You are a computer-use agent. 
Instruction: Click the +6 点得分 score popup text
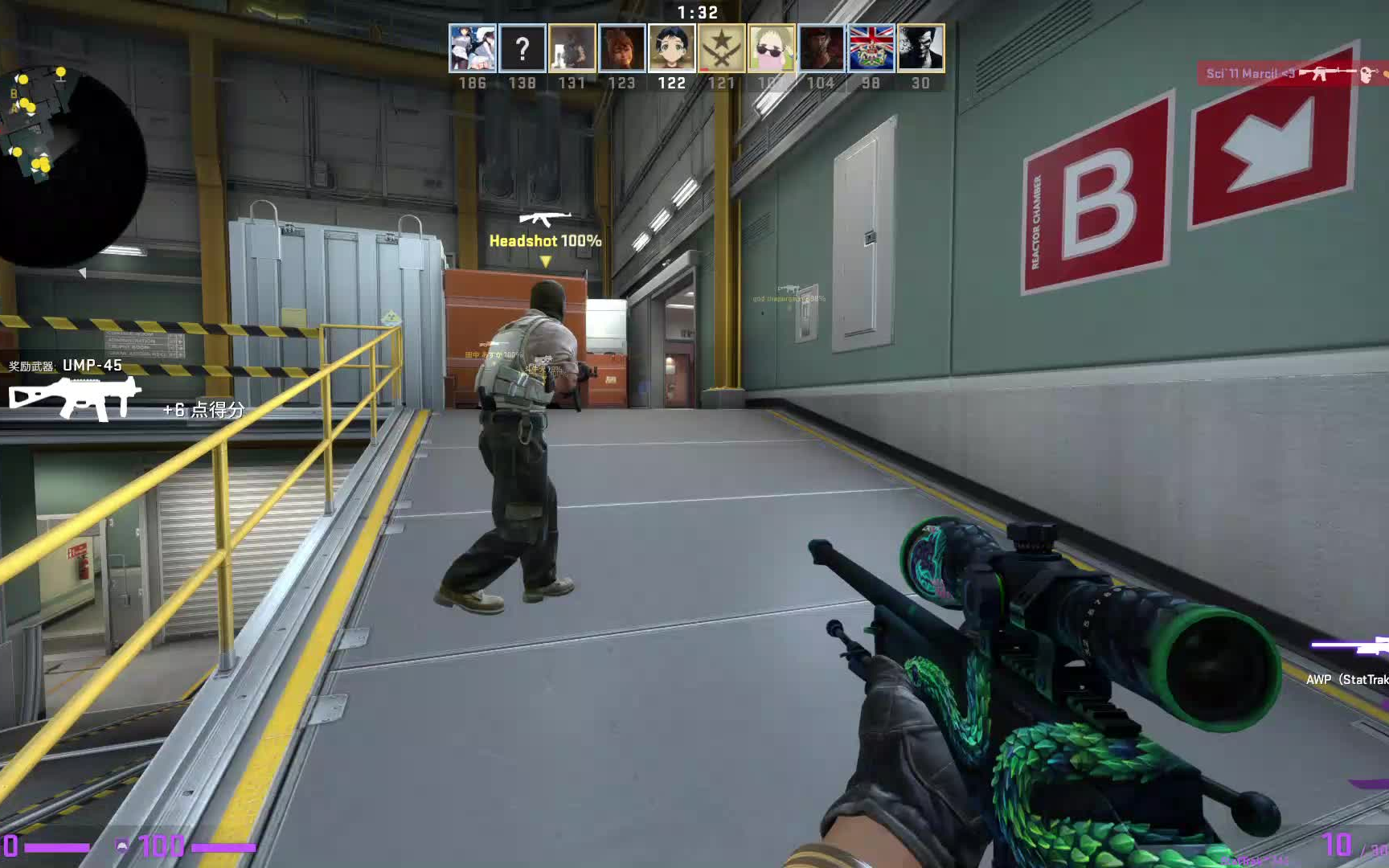pyautogui.click(x=203, y=409)
